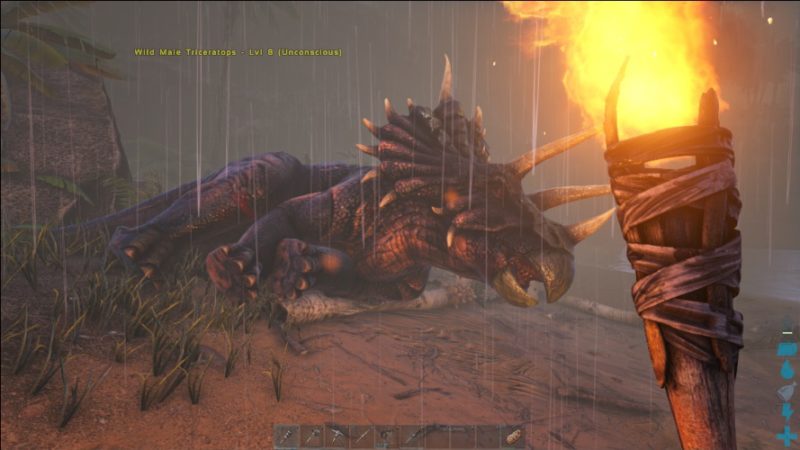Equip the slingshot from the hotbar
This screenshot has width=800, height=450.
click(386, 436)
